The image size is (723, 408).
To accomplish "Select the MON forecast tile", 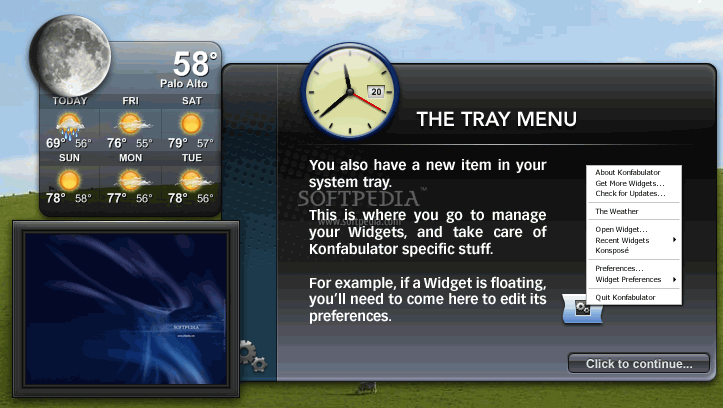I will 130,178.
